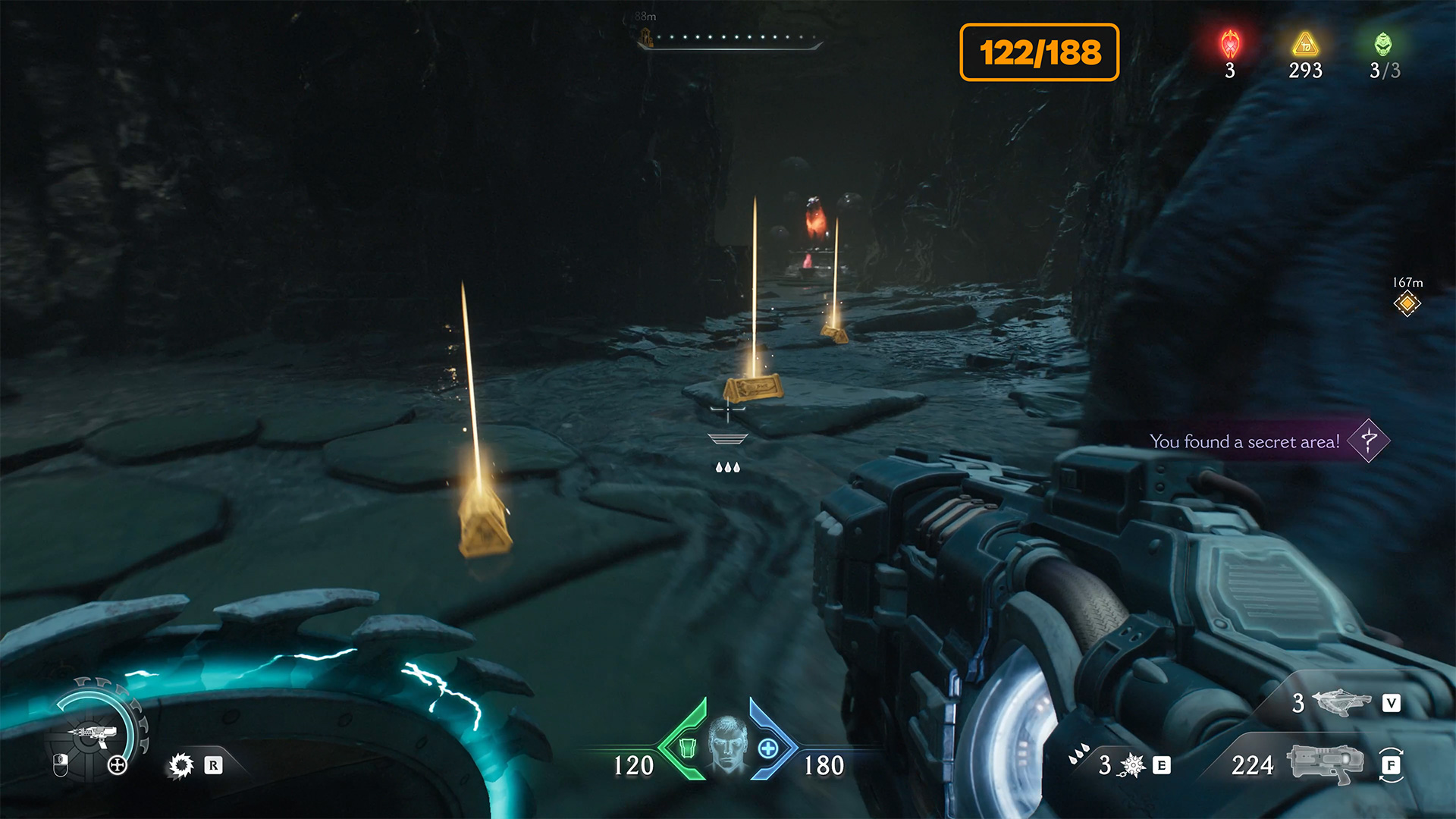This screenshot has width=1456, height=819.
Task: Select the gold currency triangle icon
Action: [x=1305, y=44]
